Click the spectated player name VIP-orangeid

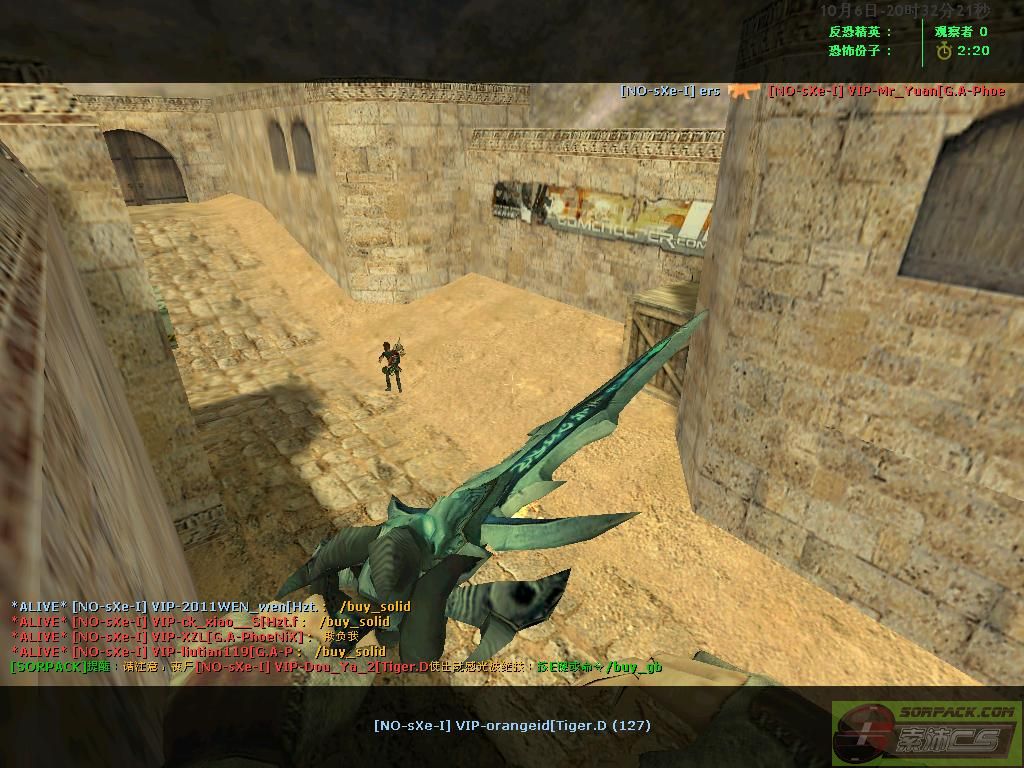(x=512, y=725)
